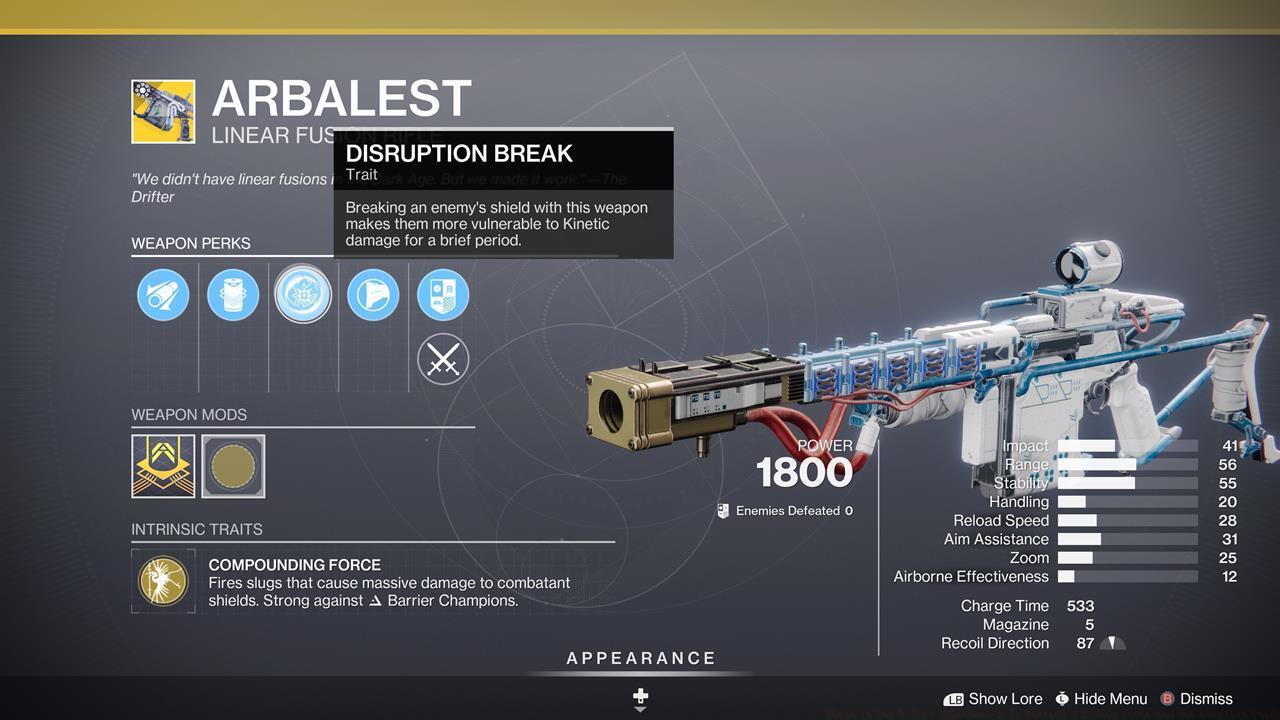Screen dimensions: 1280x720
Task: Select the Arbalest weapon thumbnail
Action: click(164, 110)
